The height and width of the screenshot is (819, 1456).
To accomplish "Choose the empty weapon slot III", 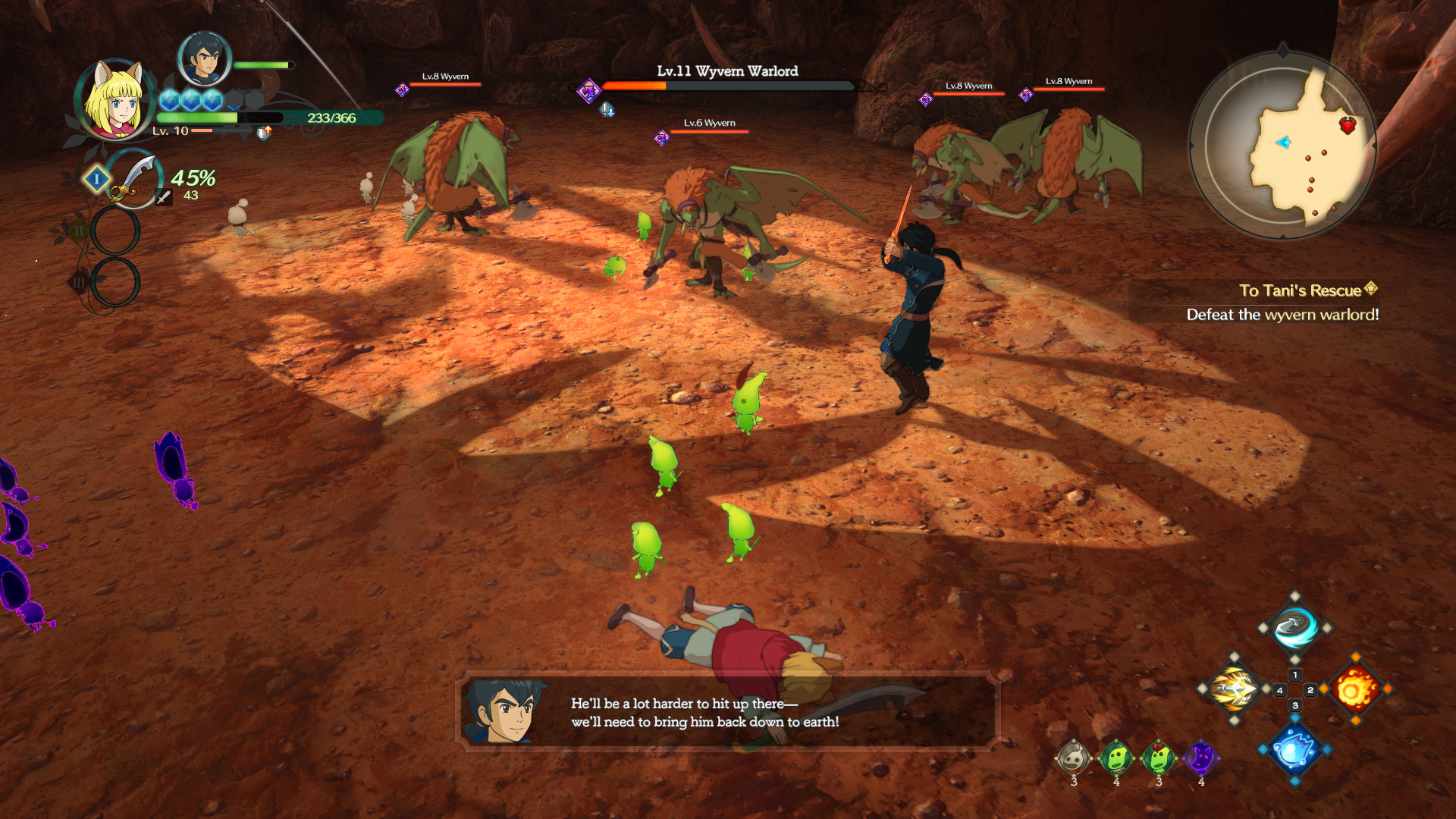I will click(x=115, y=282).
